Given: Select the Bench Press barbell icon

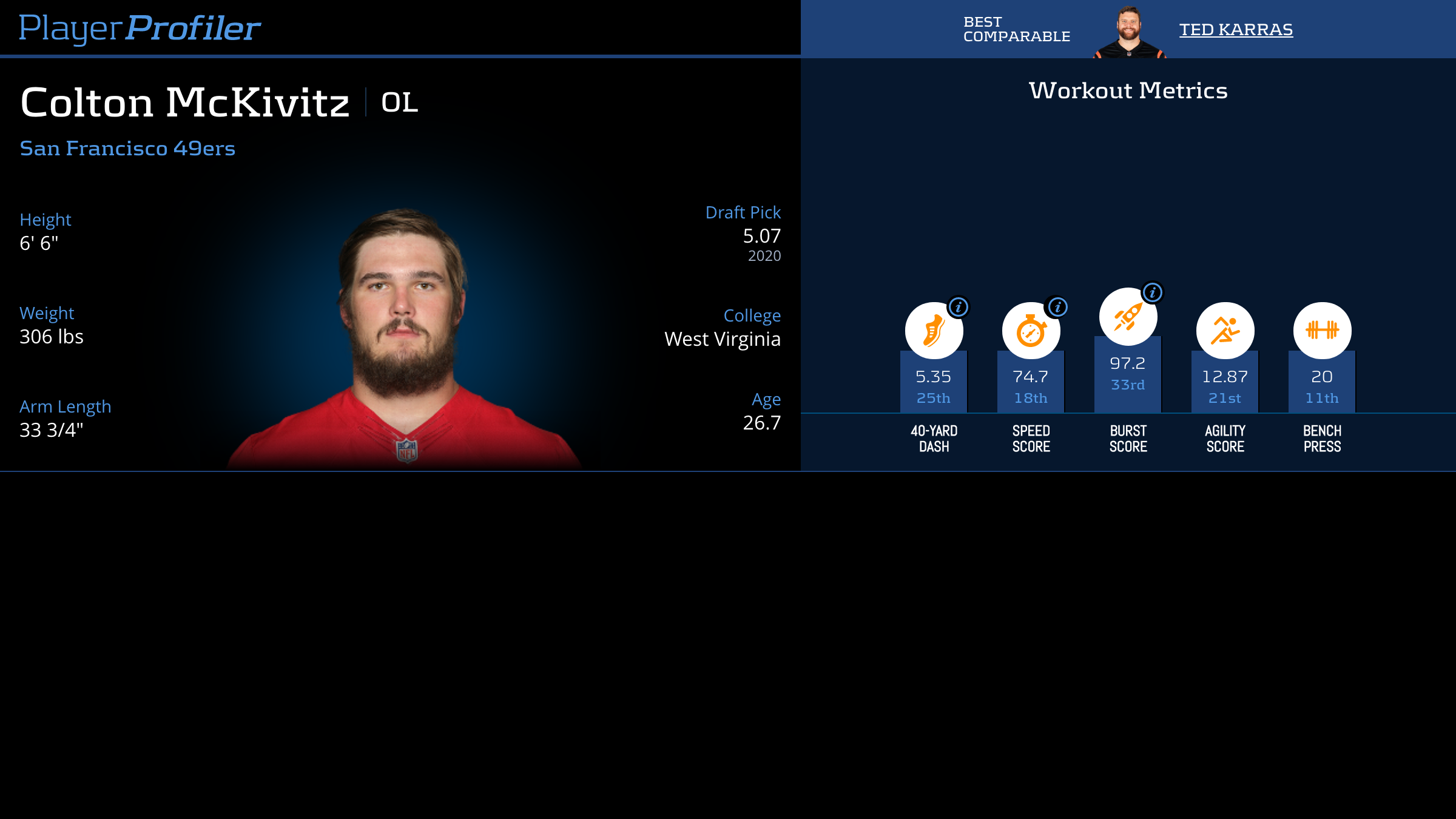Looking at the screenshot, I should pos(1322,331).
